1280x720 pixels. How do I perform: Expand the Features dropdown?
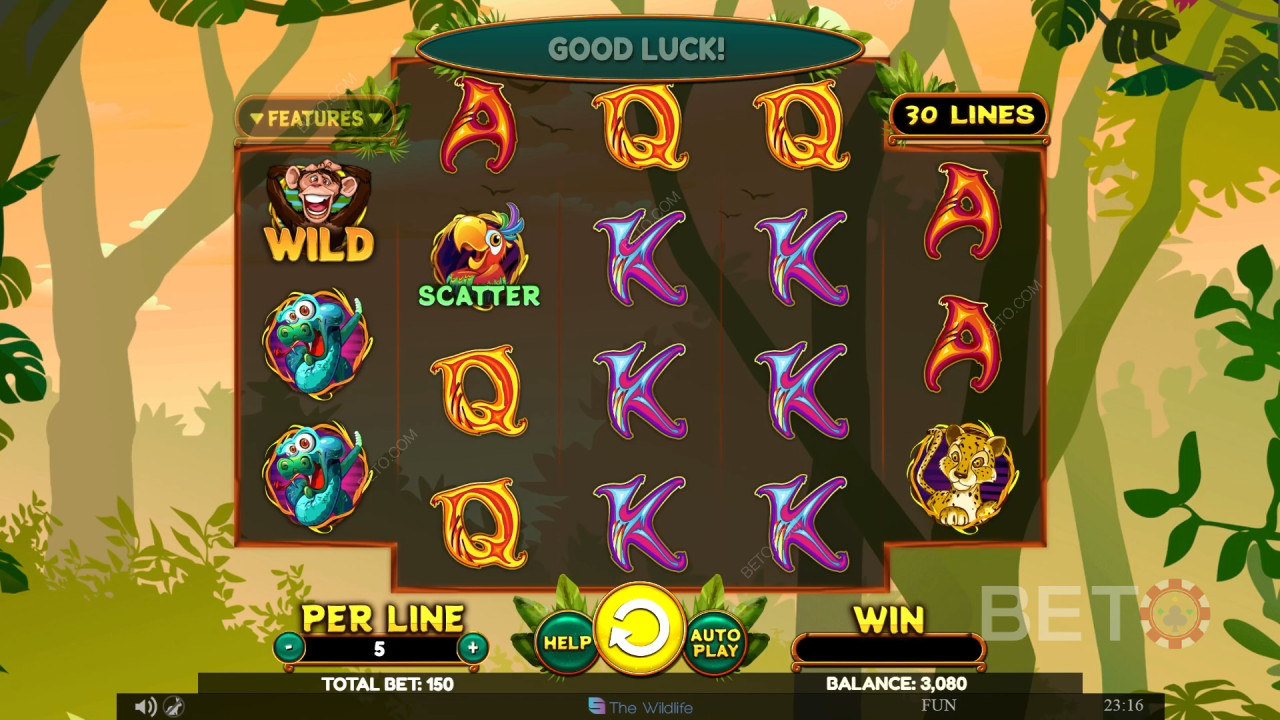click(x=316, y=119)
